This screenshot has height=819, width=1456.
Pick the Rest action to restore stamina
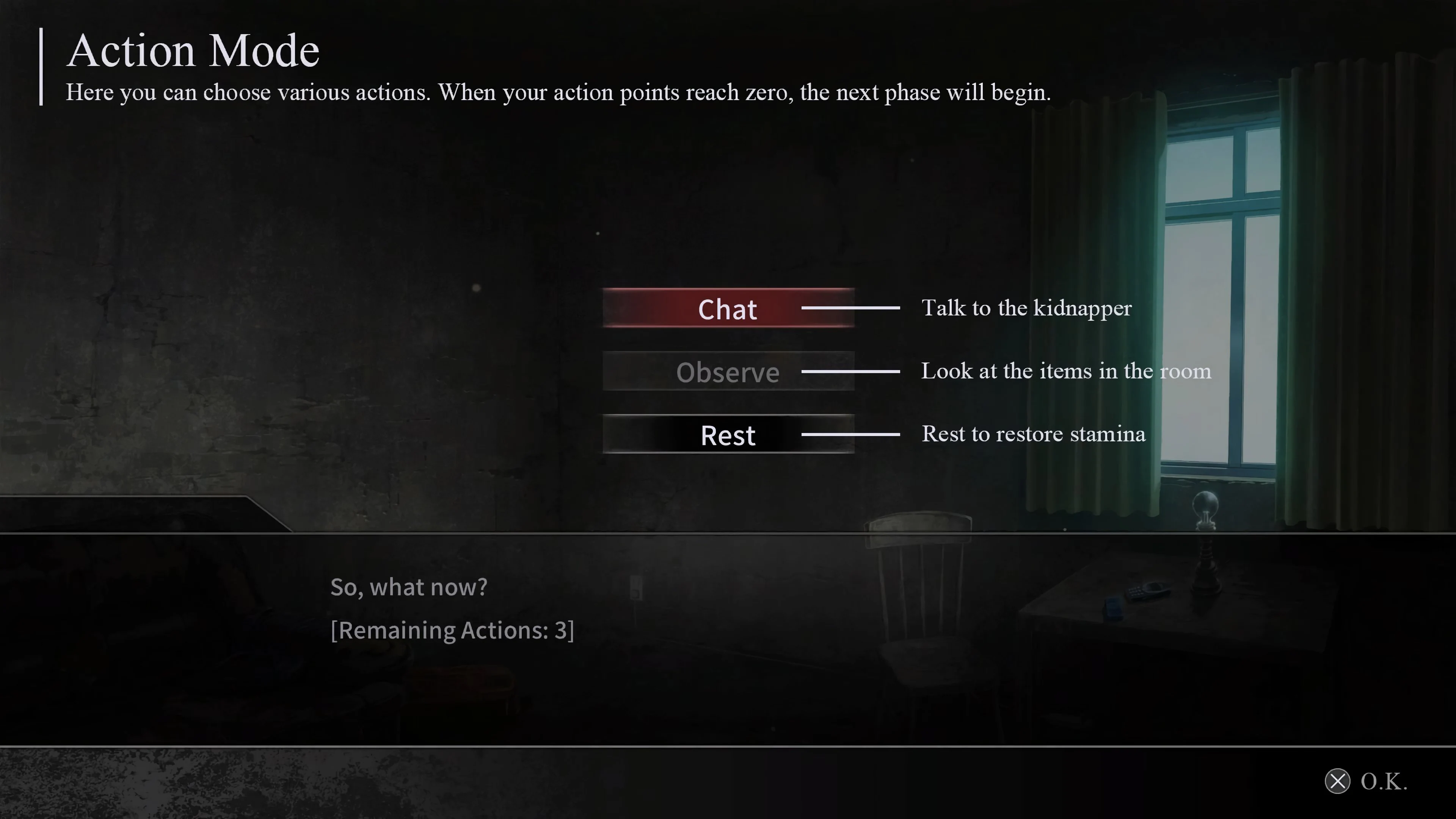click(728, 435)
